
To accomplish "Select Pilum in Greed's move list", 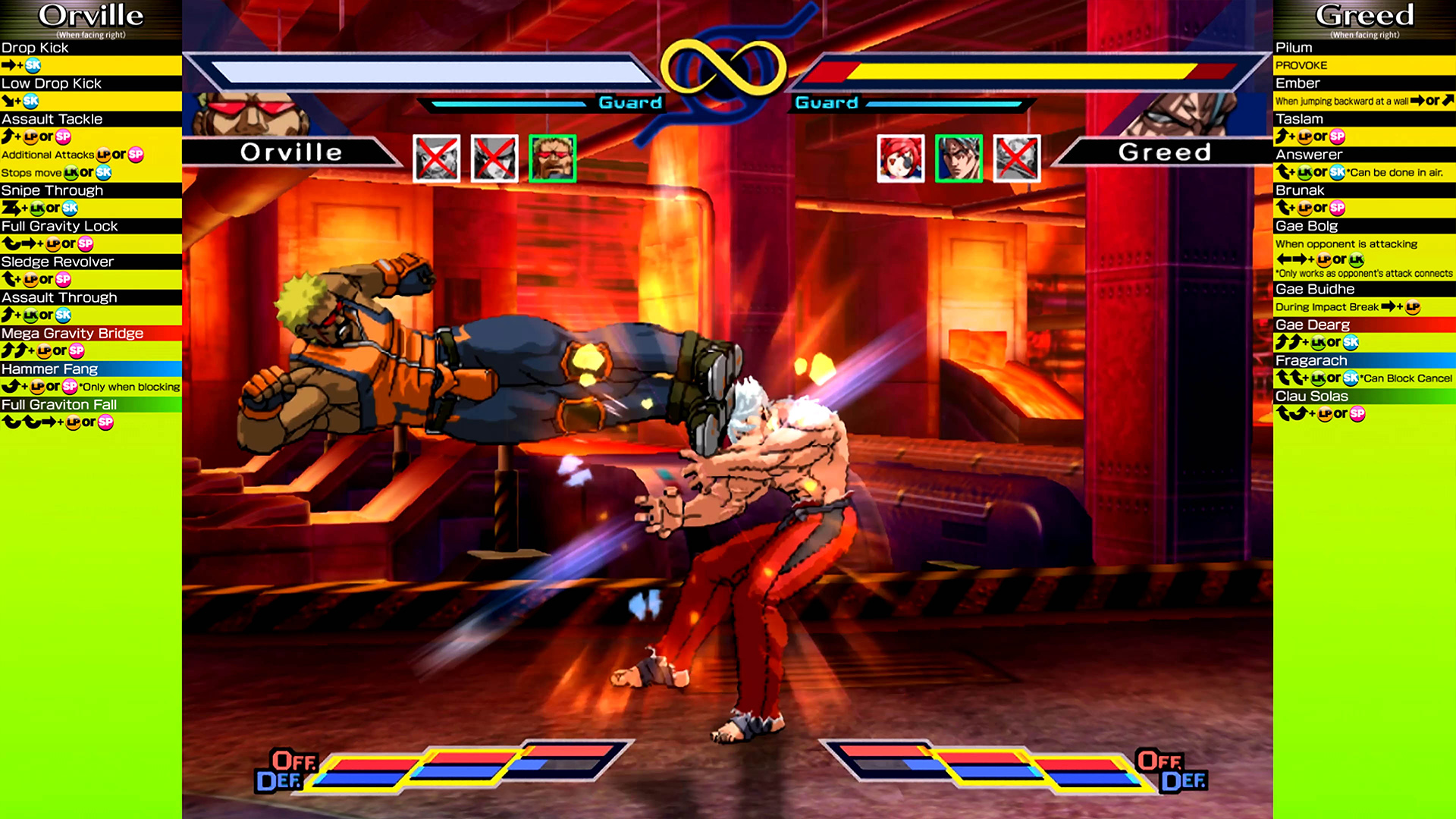I will pos(1294,48).
